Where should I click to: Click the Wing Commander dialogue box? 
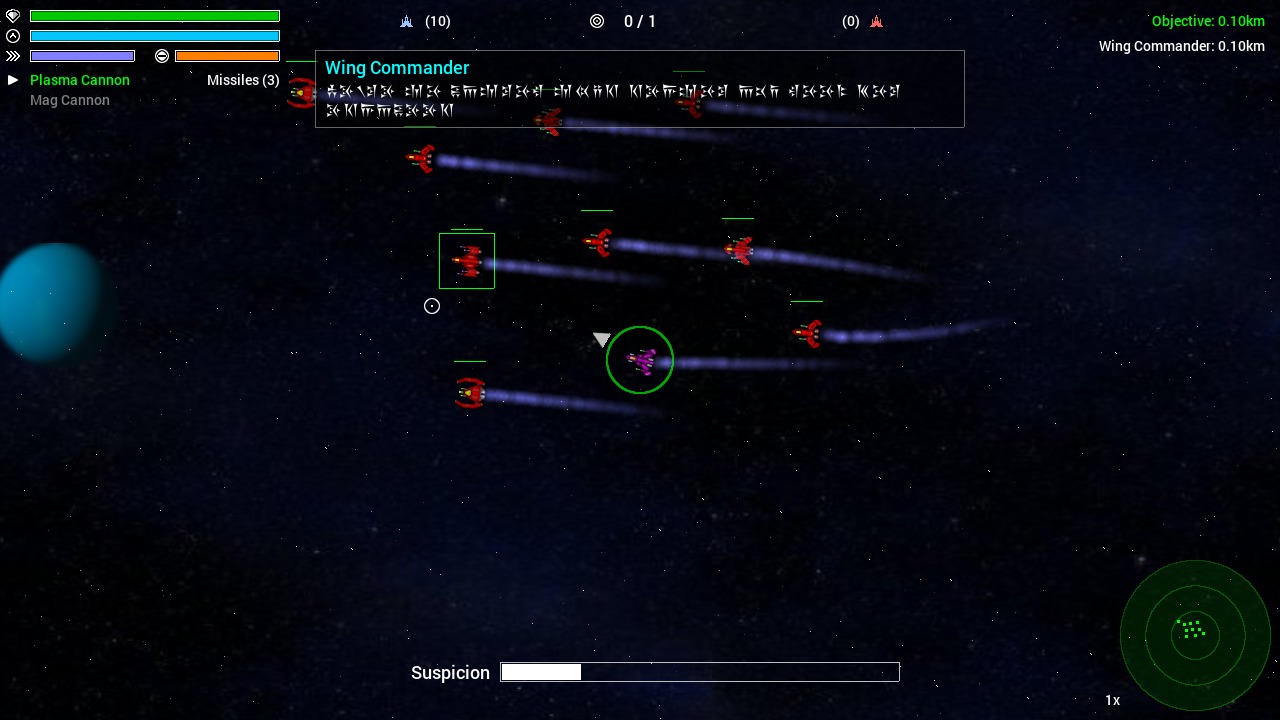click(x=640, y=89)
